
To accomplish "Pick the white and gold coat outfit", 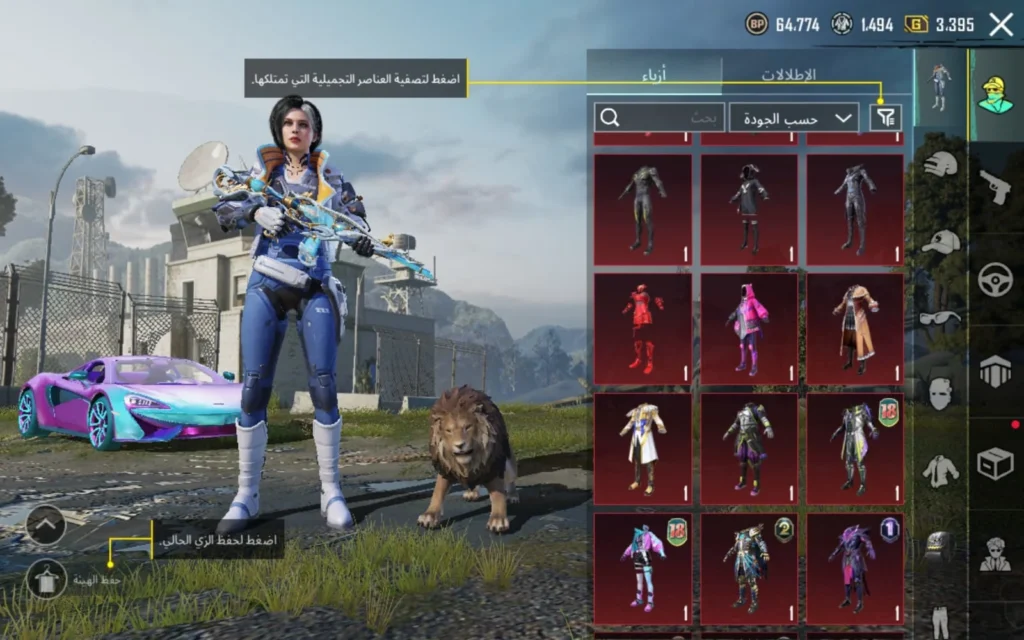I will [643, 448].
